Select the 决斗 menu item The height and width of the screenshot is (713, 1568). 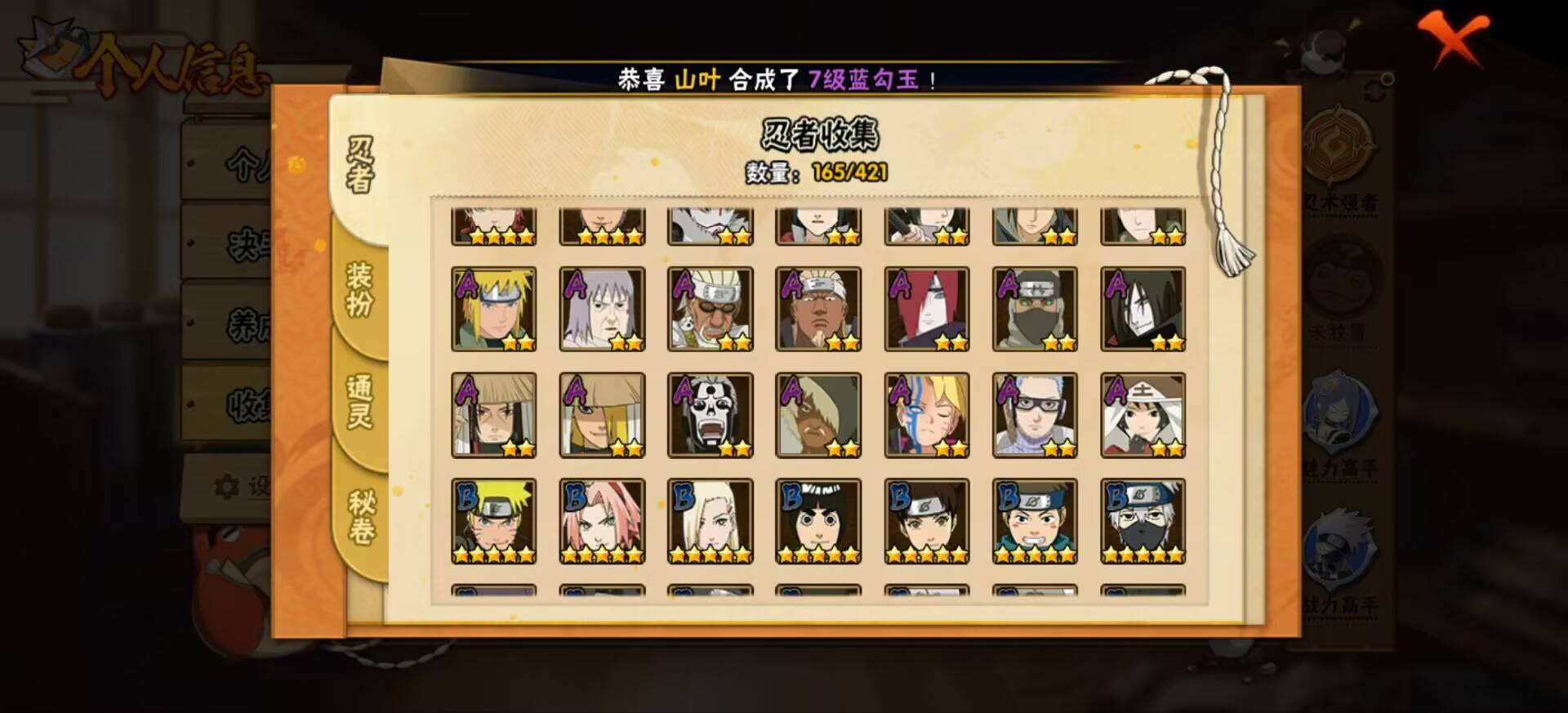[245, 243]
